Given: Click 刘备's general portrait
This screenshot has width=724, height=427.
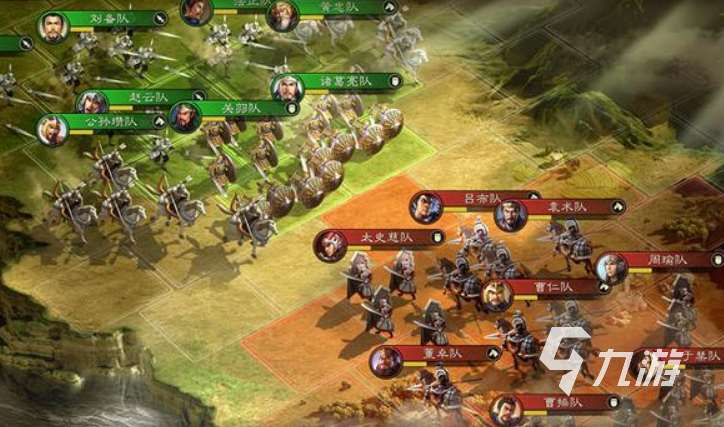Looking at the screenshot, I should coord(54,27).
